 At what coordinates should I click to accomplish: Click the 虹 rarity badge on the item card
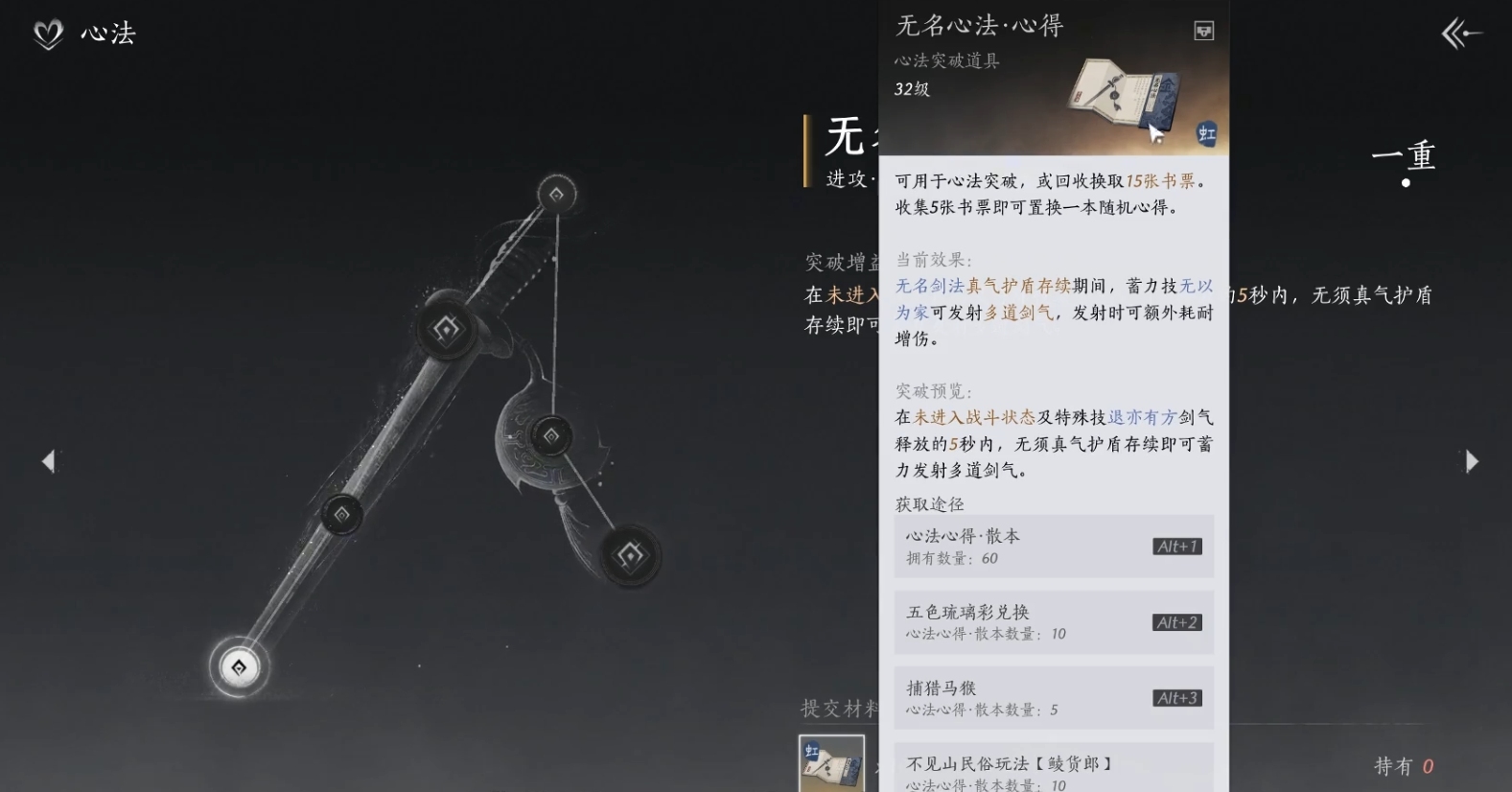(x=1206, y=134)
